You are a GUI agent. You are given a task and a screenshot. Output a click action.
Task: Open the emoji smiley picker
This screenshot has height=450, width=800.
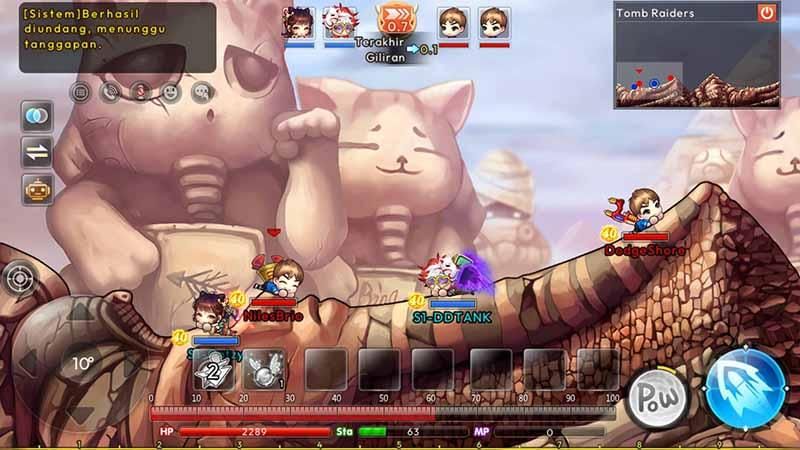171,92
